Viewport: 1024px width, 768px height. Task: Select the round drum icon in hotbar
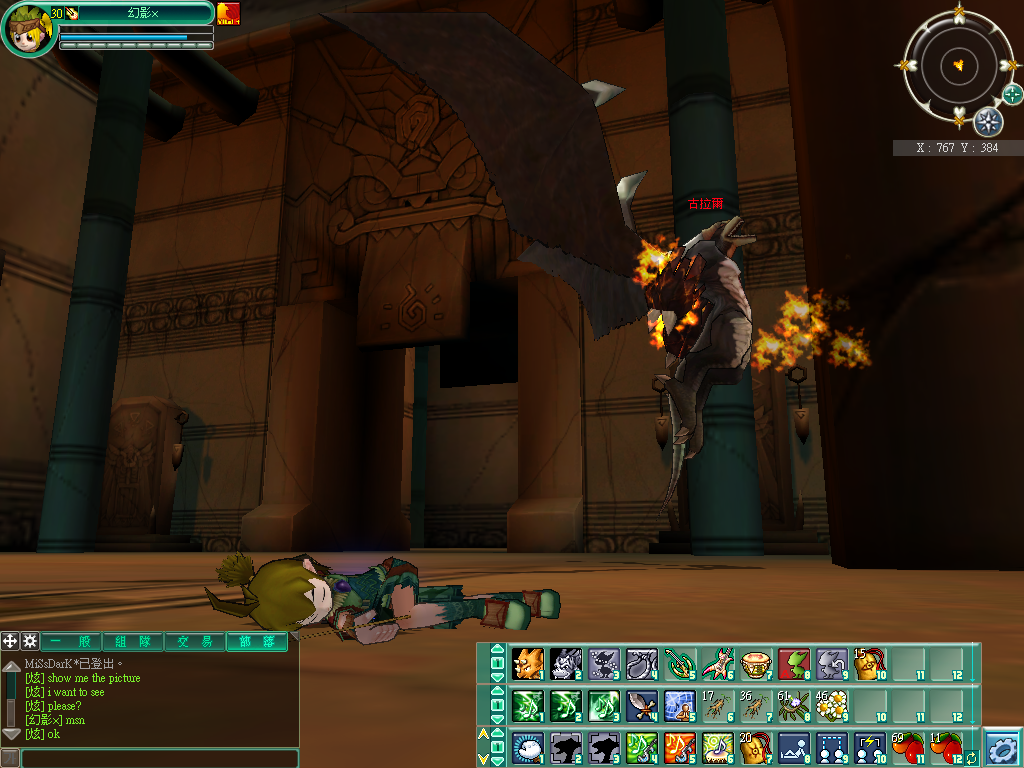pos(756,663)
